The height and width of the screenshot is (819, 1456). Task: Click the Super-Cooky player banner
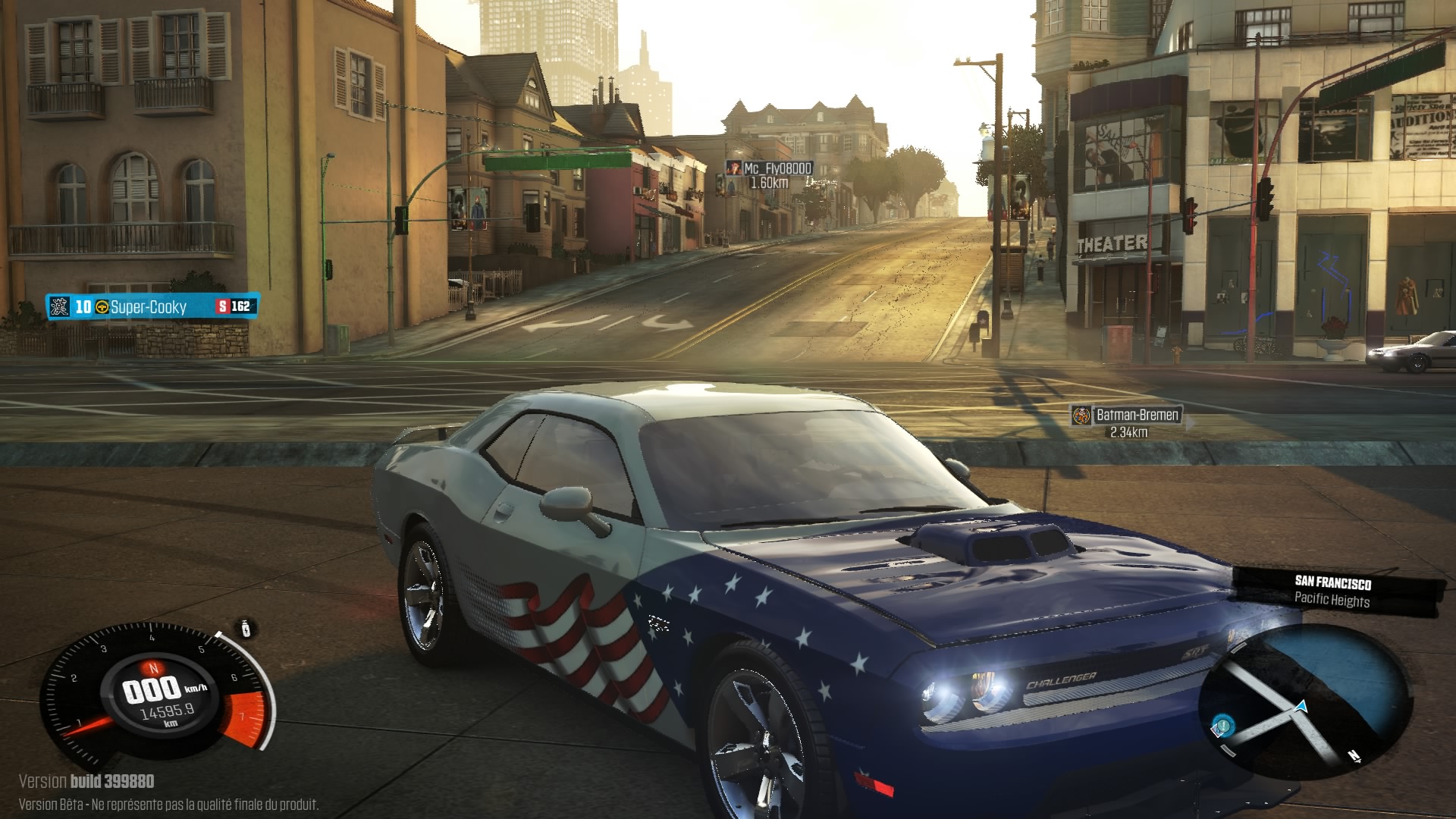pos(152,306)
